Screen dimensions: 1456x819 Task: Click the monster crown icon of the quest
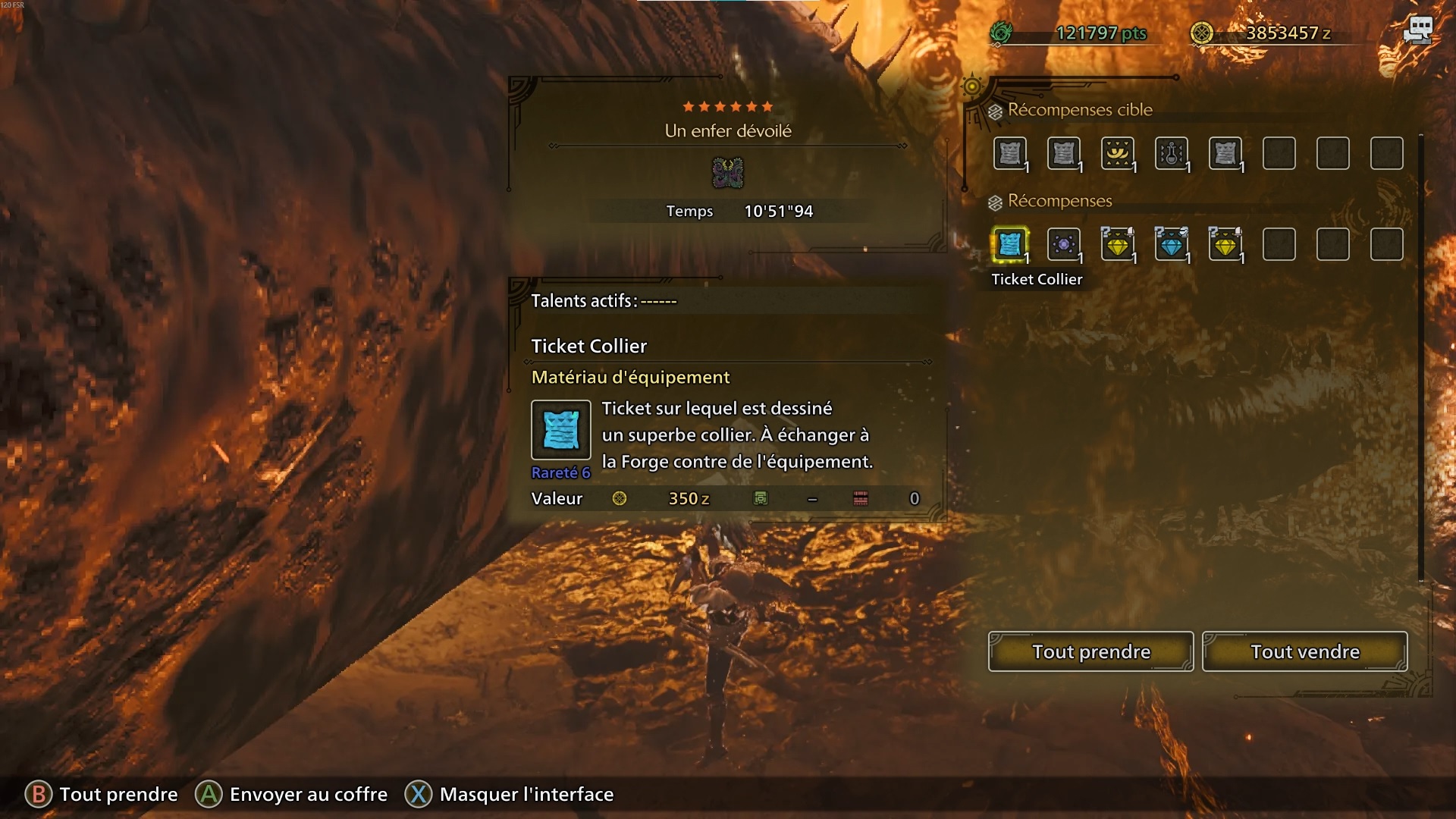coord(728,172)
